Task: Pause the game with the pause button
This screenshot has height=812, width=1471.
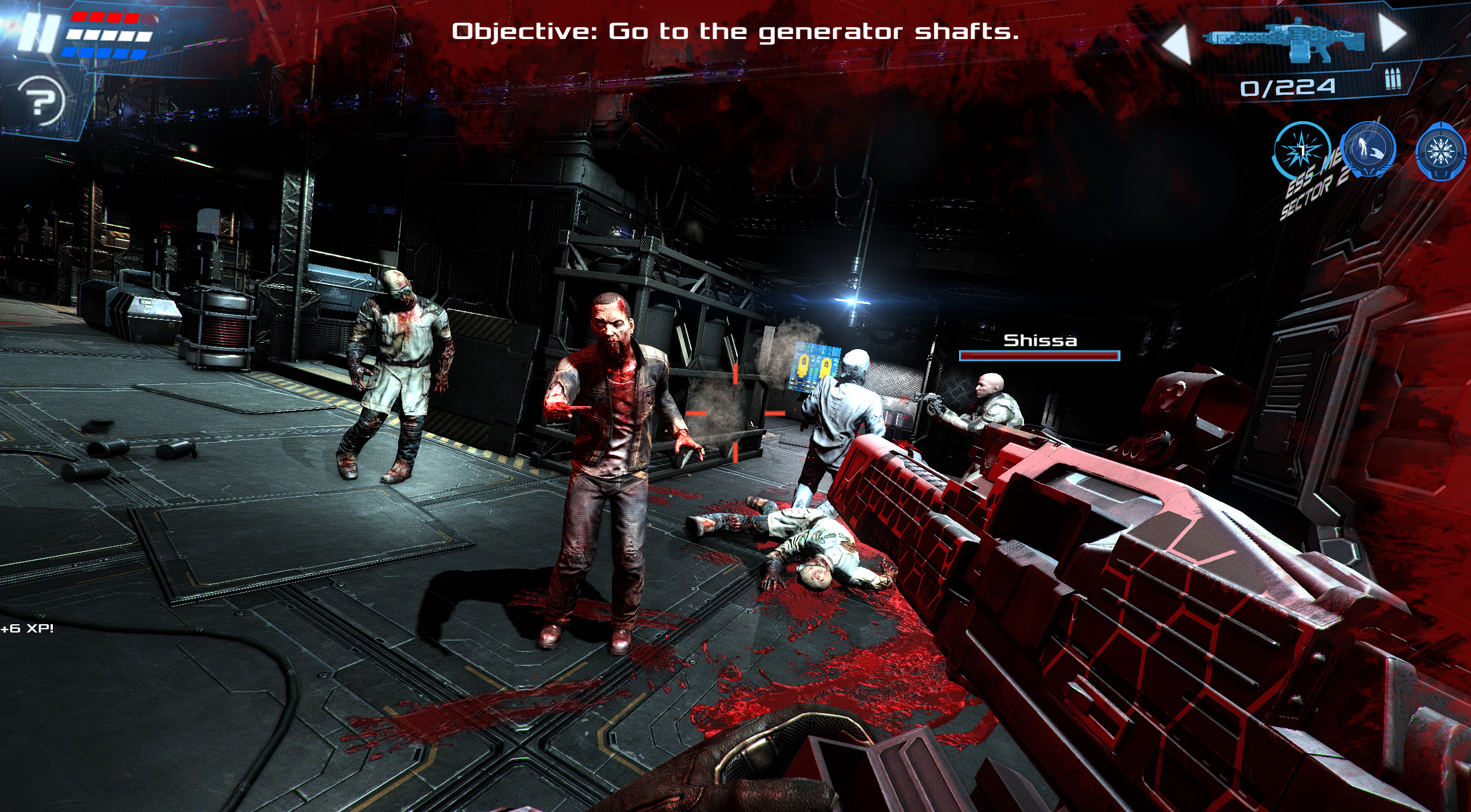Action: (39, 32)
